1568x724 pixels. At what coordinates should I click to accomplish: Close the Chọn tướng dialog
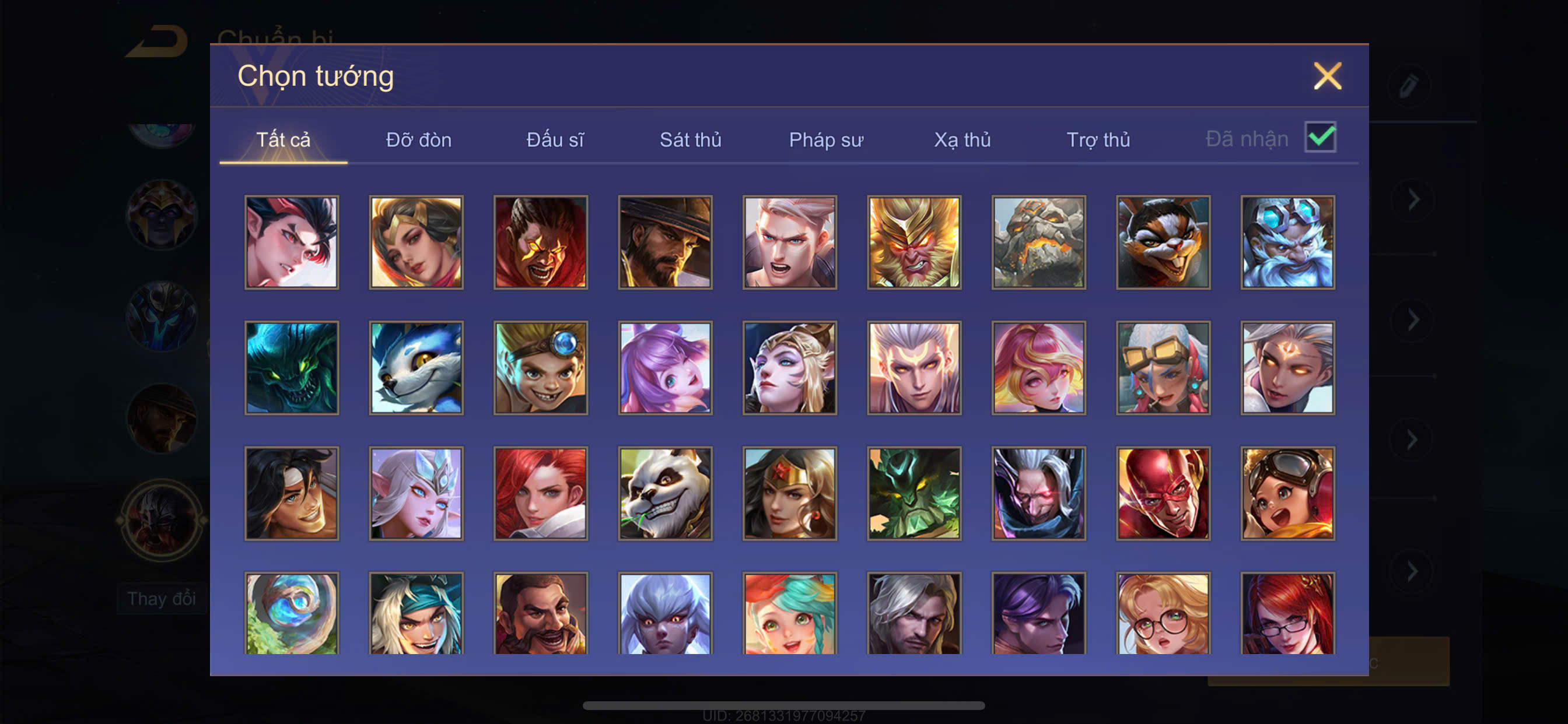1327,76
